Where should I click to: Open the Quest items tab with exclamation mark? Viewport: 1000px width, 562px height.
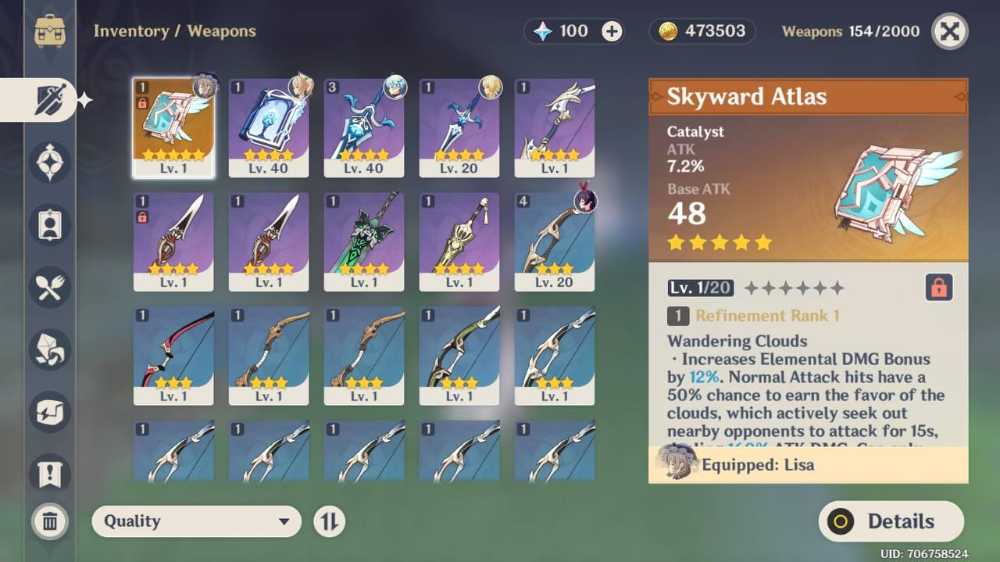(50, 473)
